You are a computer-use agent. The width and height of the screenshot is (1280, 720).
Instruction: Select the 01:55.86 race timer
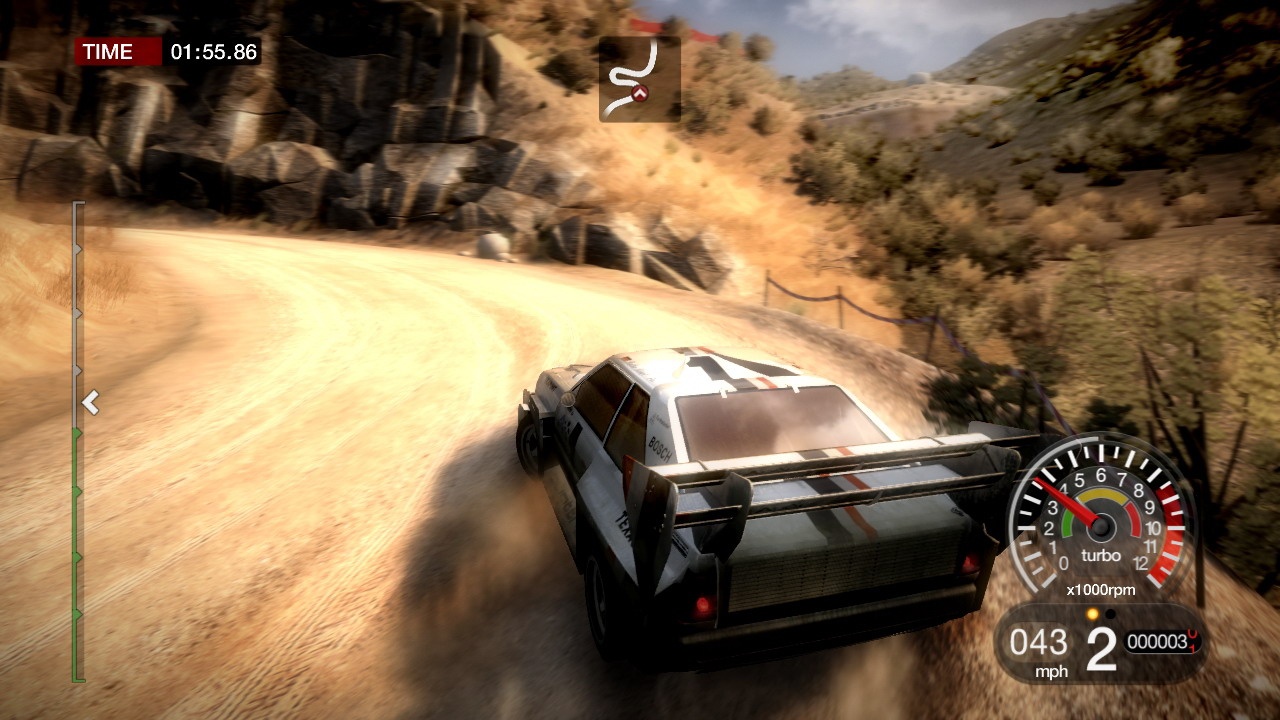(x=213, y=52)
